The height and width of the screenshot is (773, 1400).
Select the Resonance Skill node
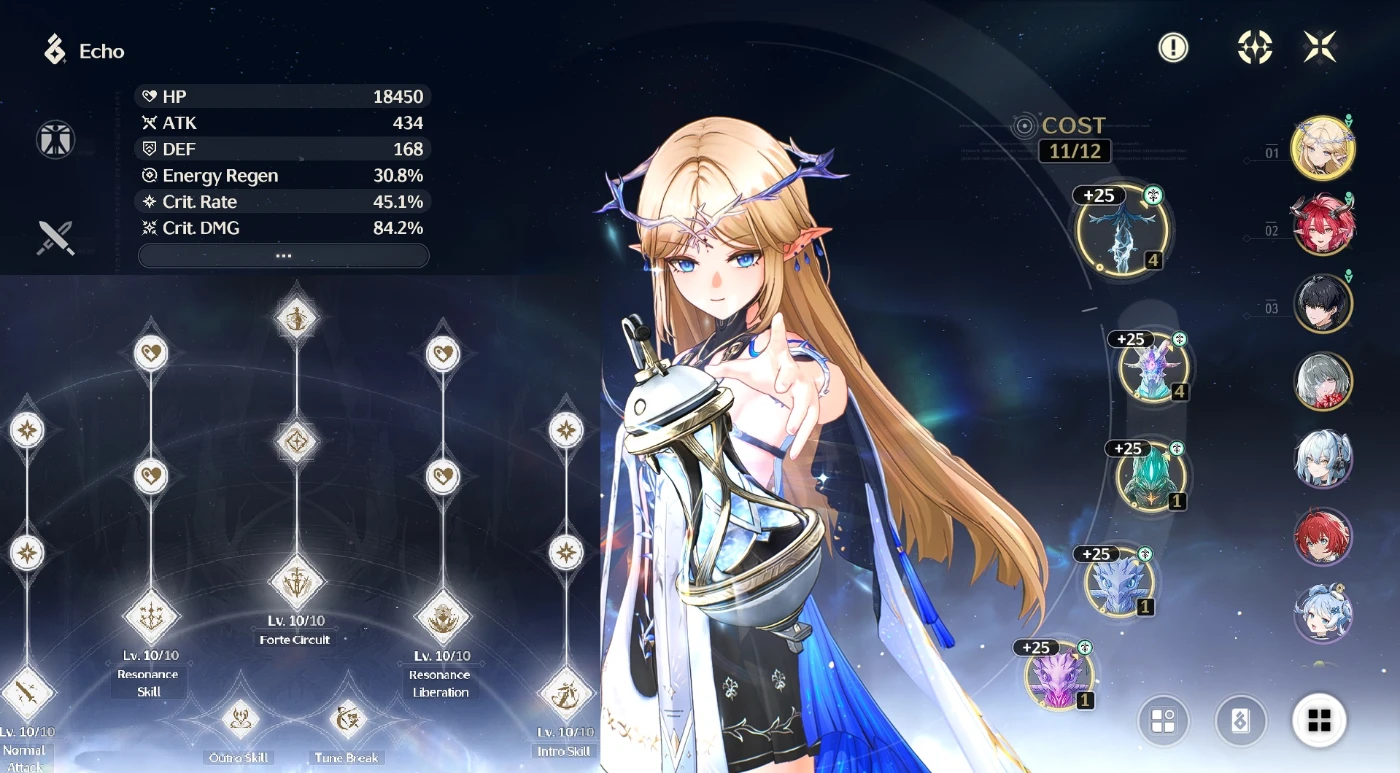(150, 616)
